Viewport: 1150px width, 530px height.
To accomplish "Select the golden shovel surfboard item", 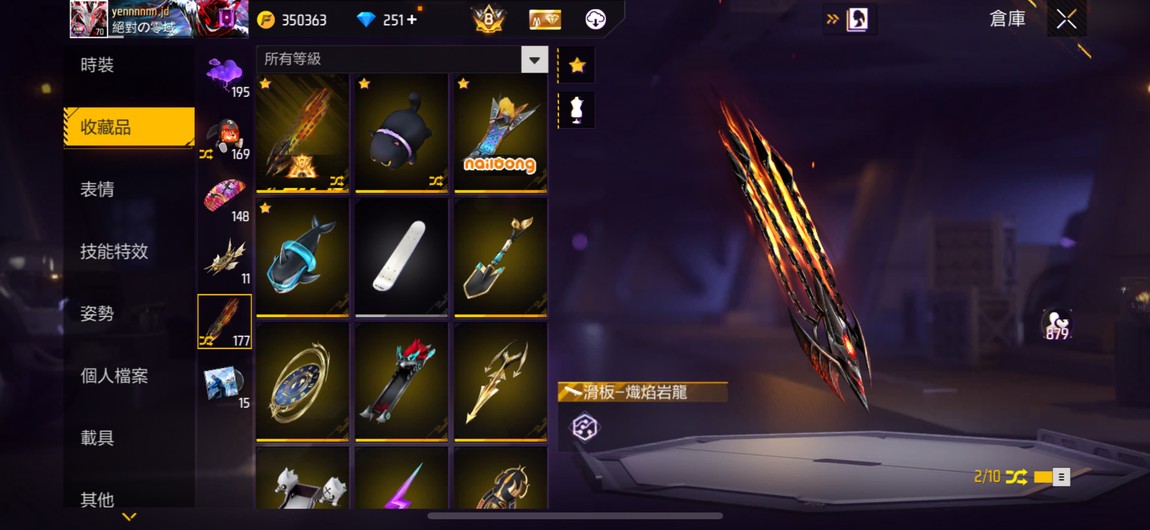I will pos(500,257).
